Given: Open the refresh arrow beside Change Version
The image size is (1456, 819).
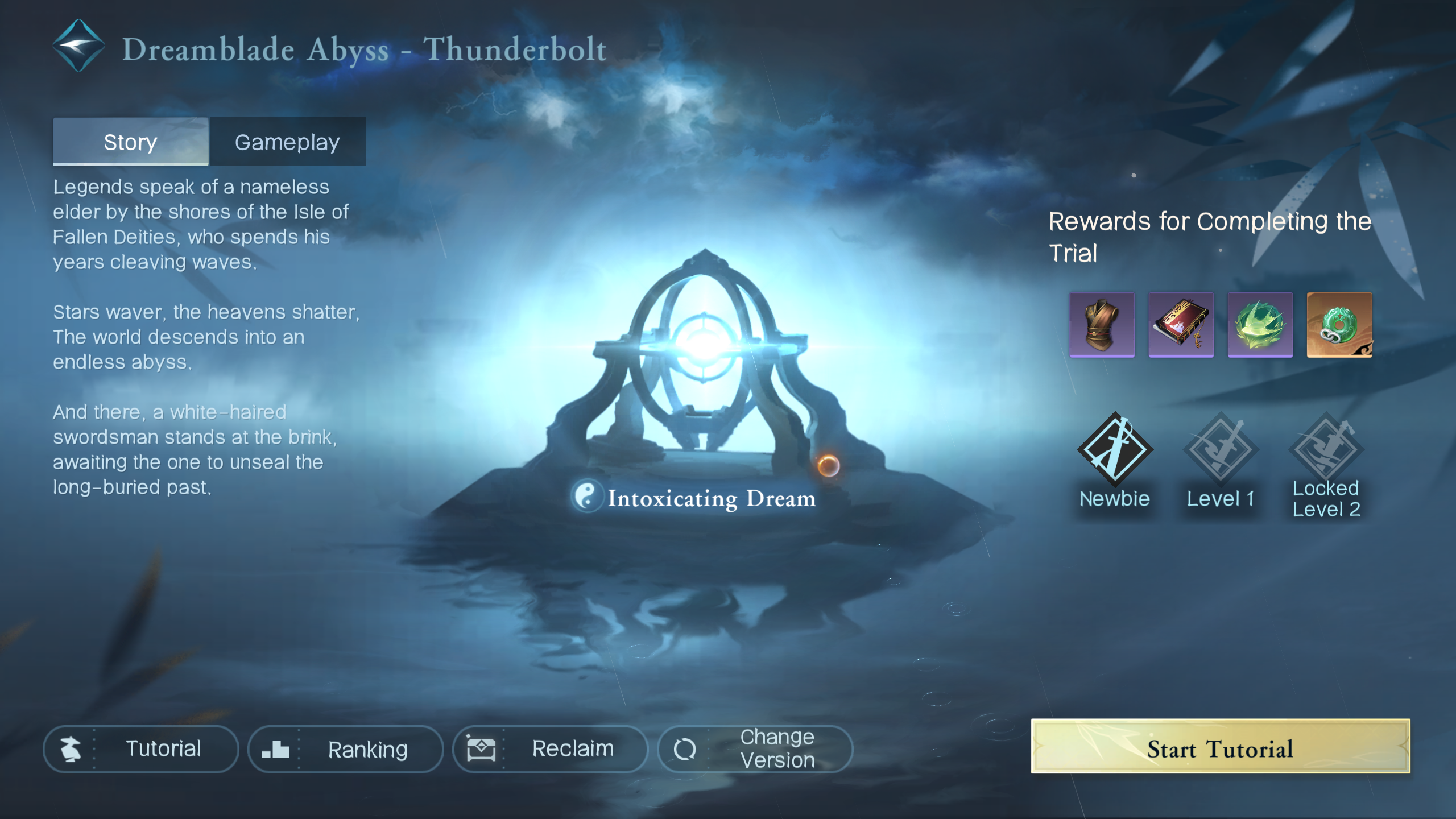Looking at the screenshot, I should pyautogui.click(x=686, y=748).
